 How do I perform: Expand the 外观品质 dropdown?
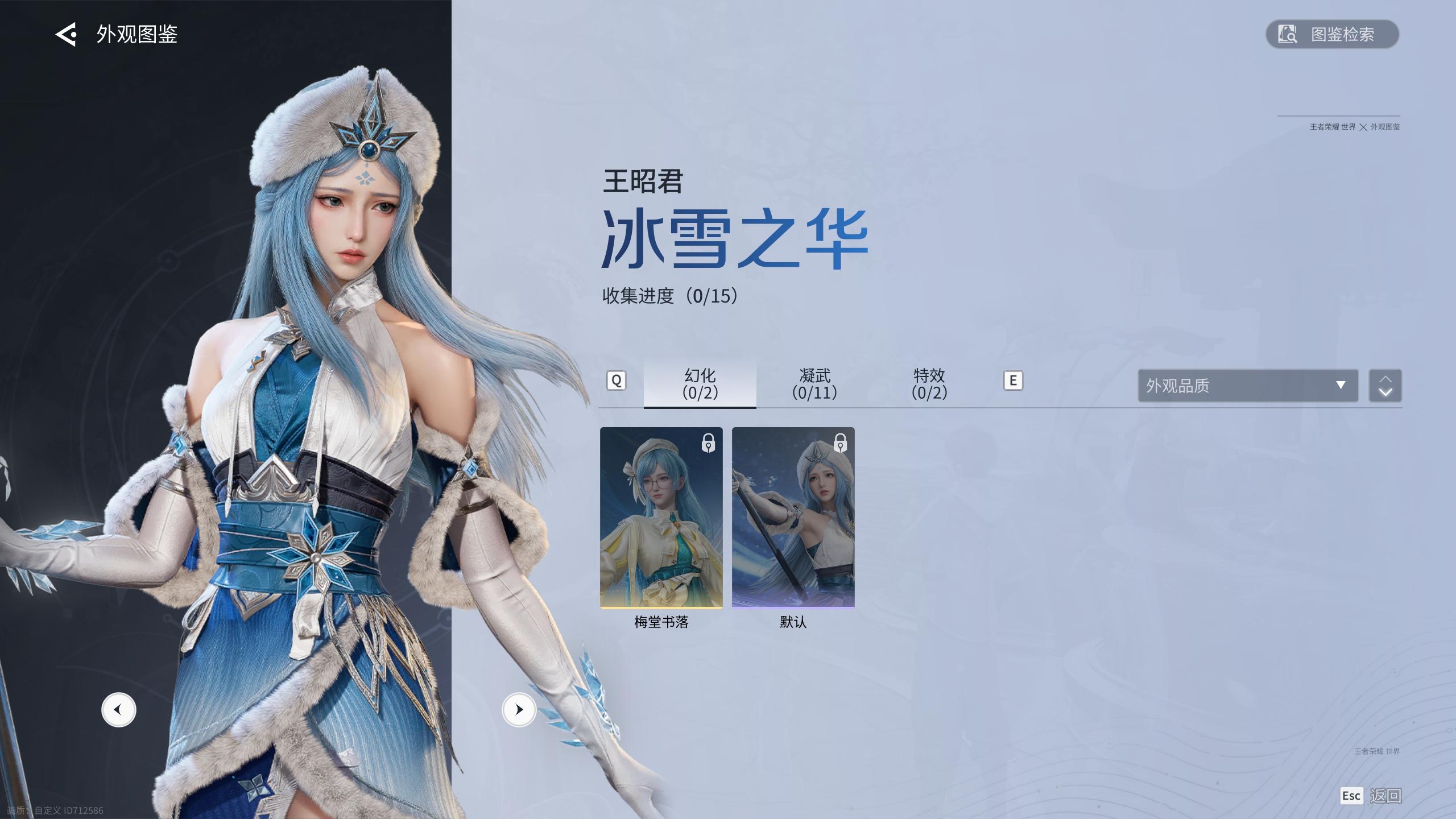(x=1247, y=386)
